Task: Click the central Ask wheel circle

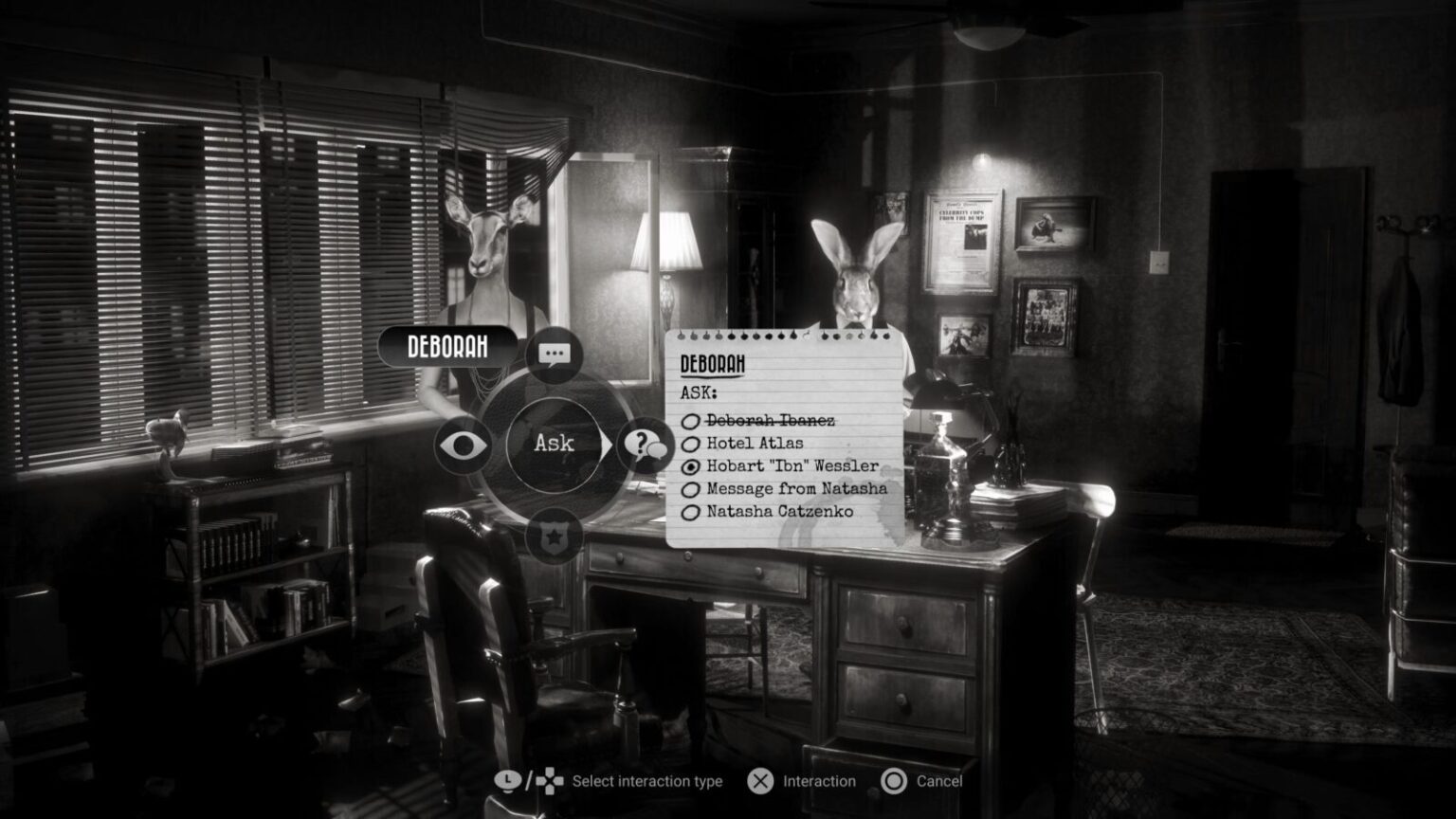Action: click(555, 443)
